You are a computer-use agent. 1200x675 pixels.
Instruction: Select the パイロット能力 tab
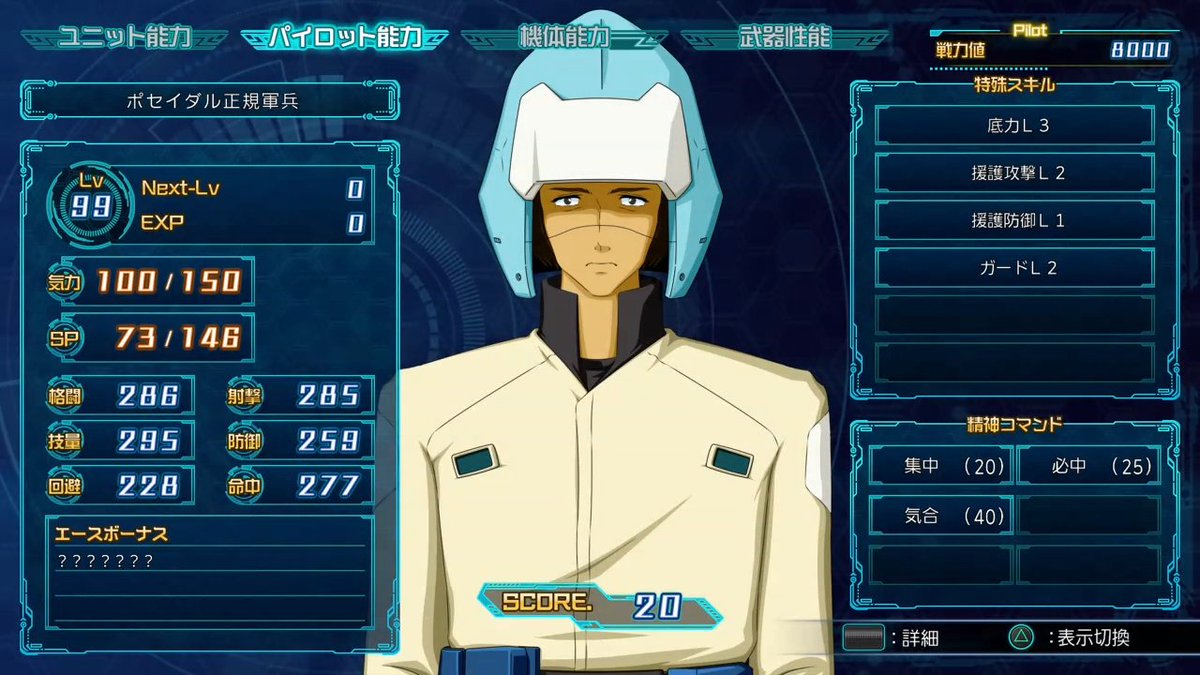pos(343,38)
